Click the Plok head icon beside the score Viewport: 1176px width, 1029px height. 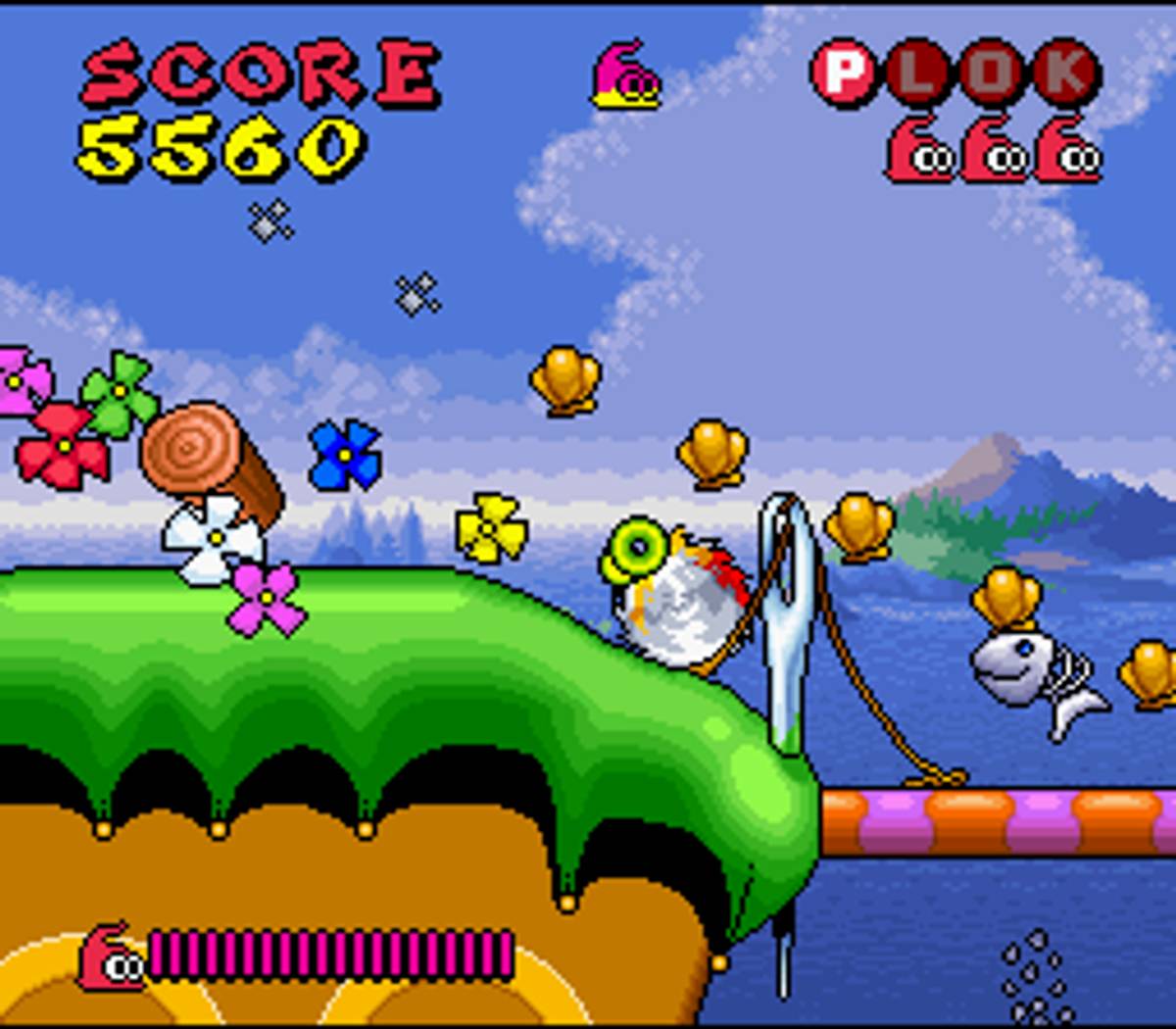[625, 75]
